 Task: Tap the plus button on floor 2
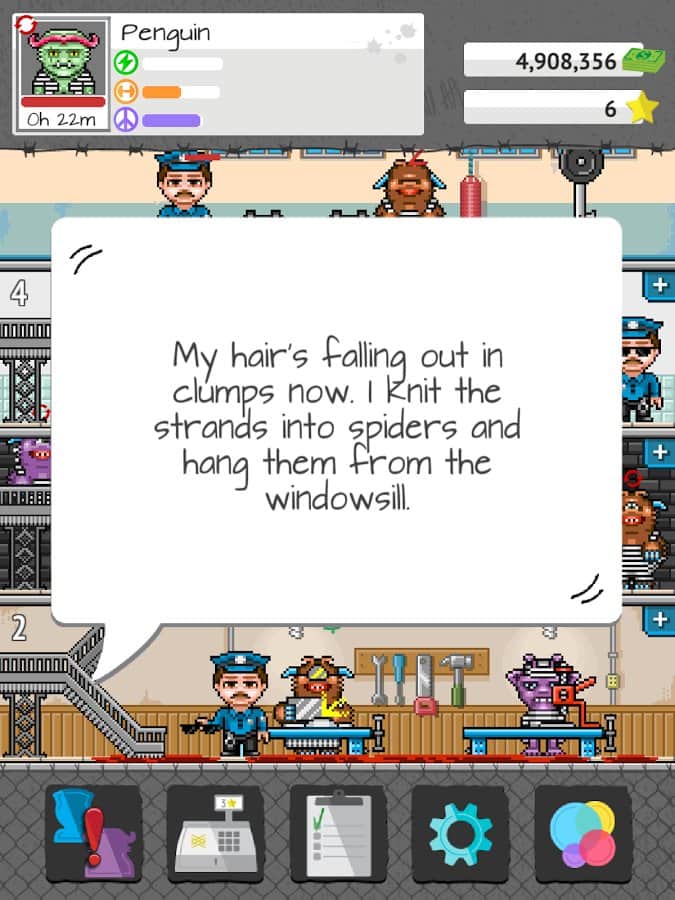click(x=659, y=620)
